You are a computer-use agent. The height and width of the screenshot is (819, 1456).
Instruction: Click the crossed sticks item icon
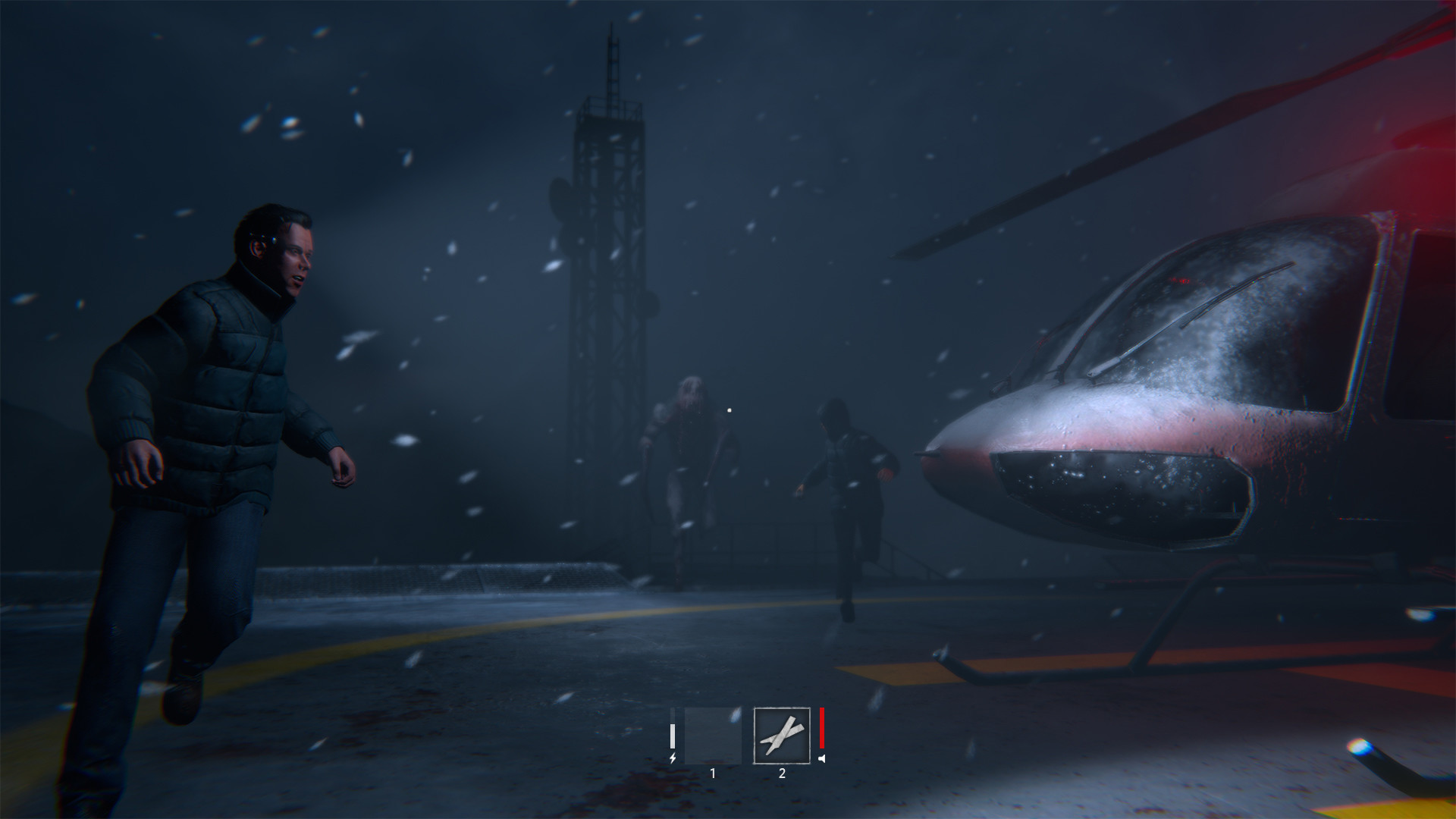(781, 736)
